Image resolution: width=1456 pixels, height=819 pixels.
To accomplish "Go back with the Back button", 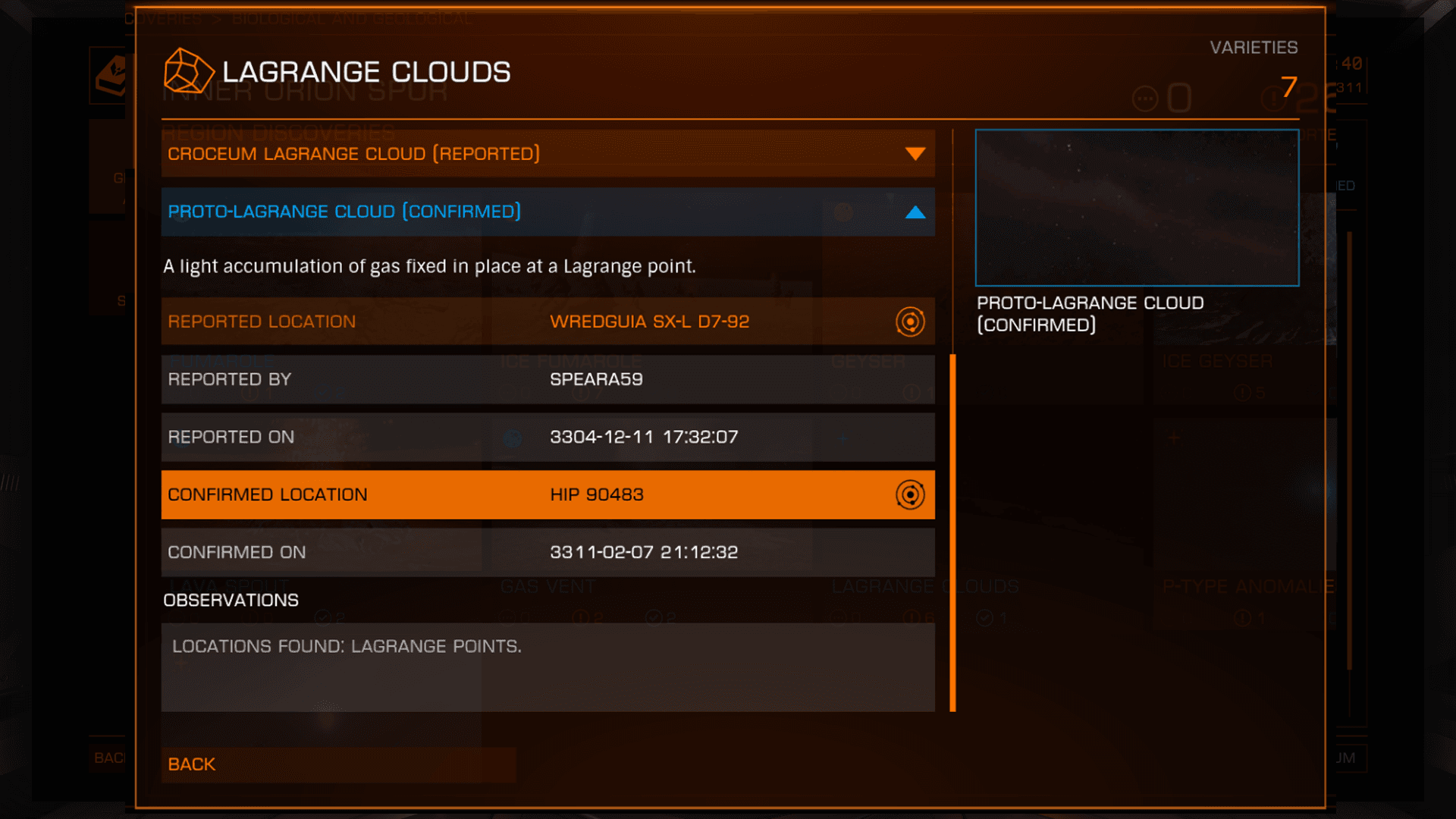I will [x=338, y=764].
